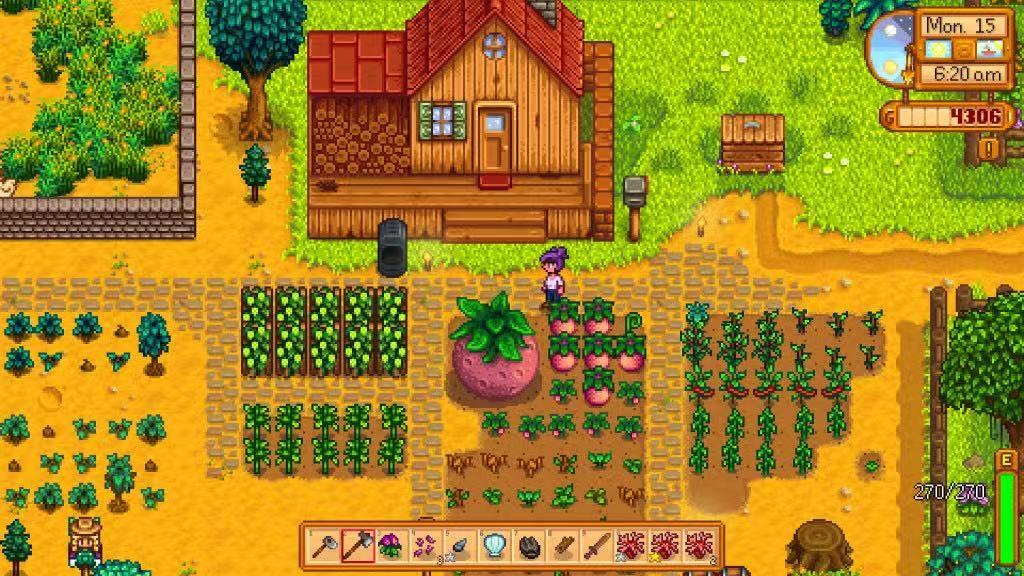Select the scattered purple petals slot

426,546
